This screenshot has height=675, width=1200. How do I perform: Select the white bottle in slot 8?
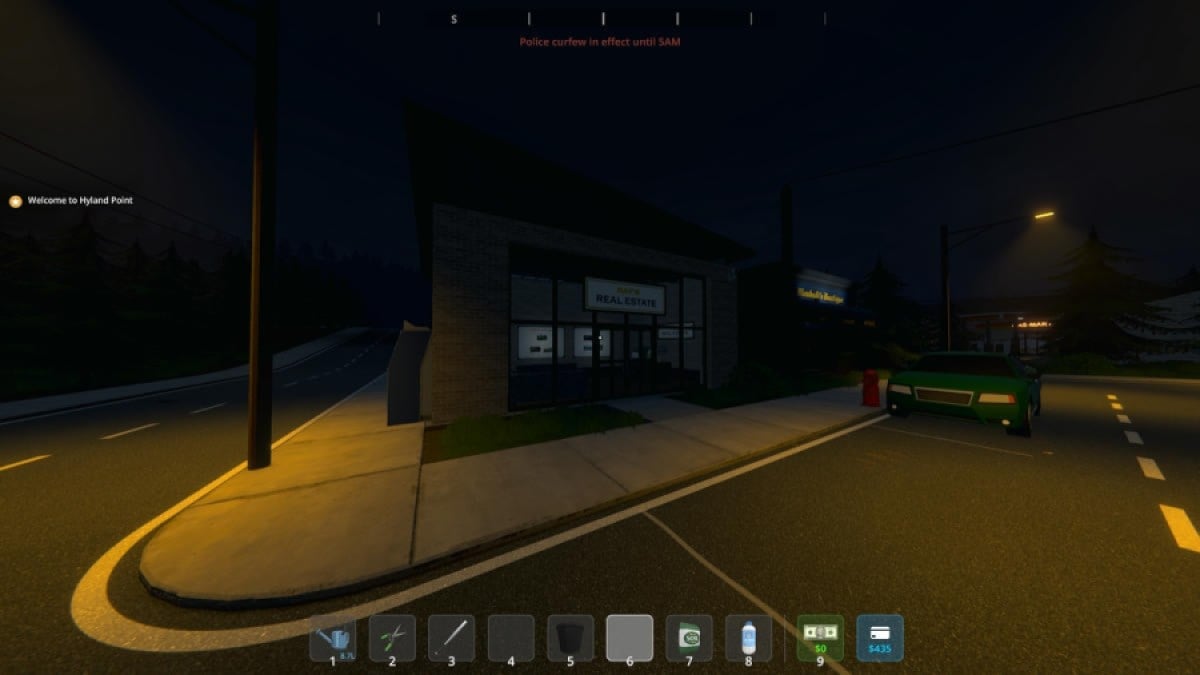[x=748, y=638]
